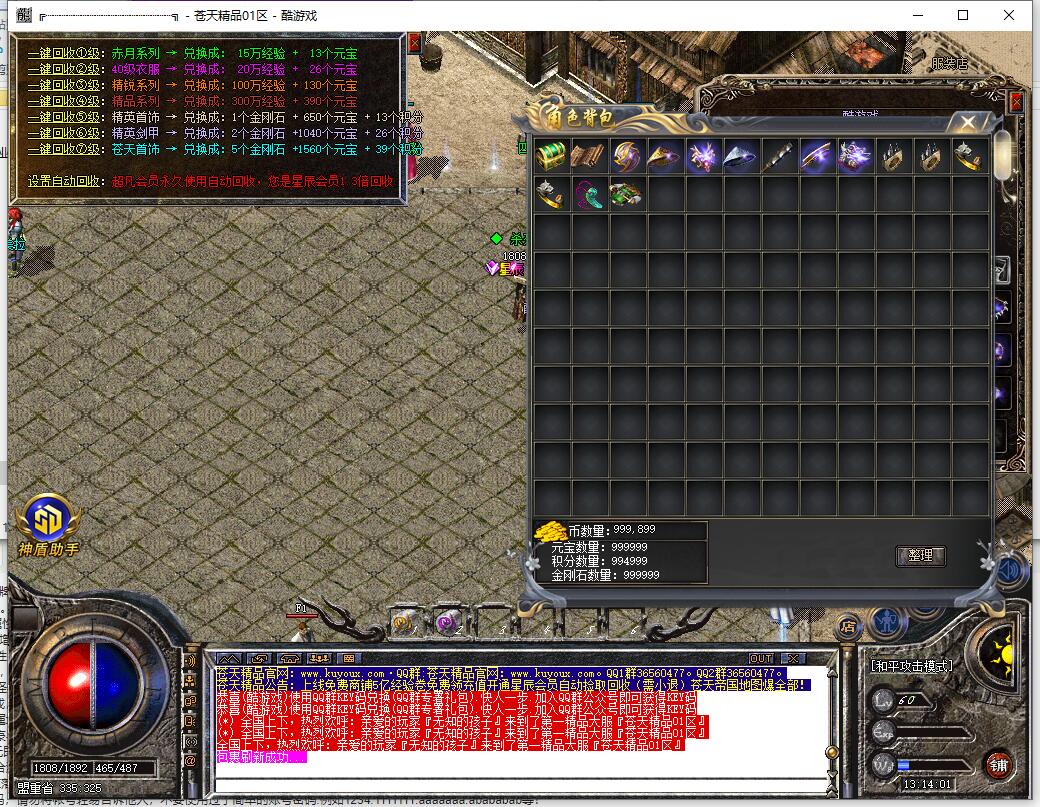Maximize the game window

(963, 15)
